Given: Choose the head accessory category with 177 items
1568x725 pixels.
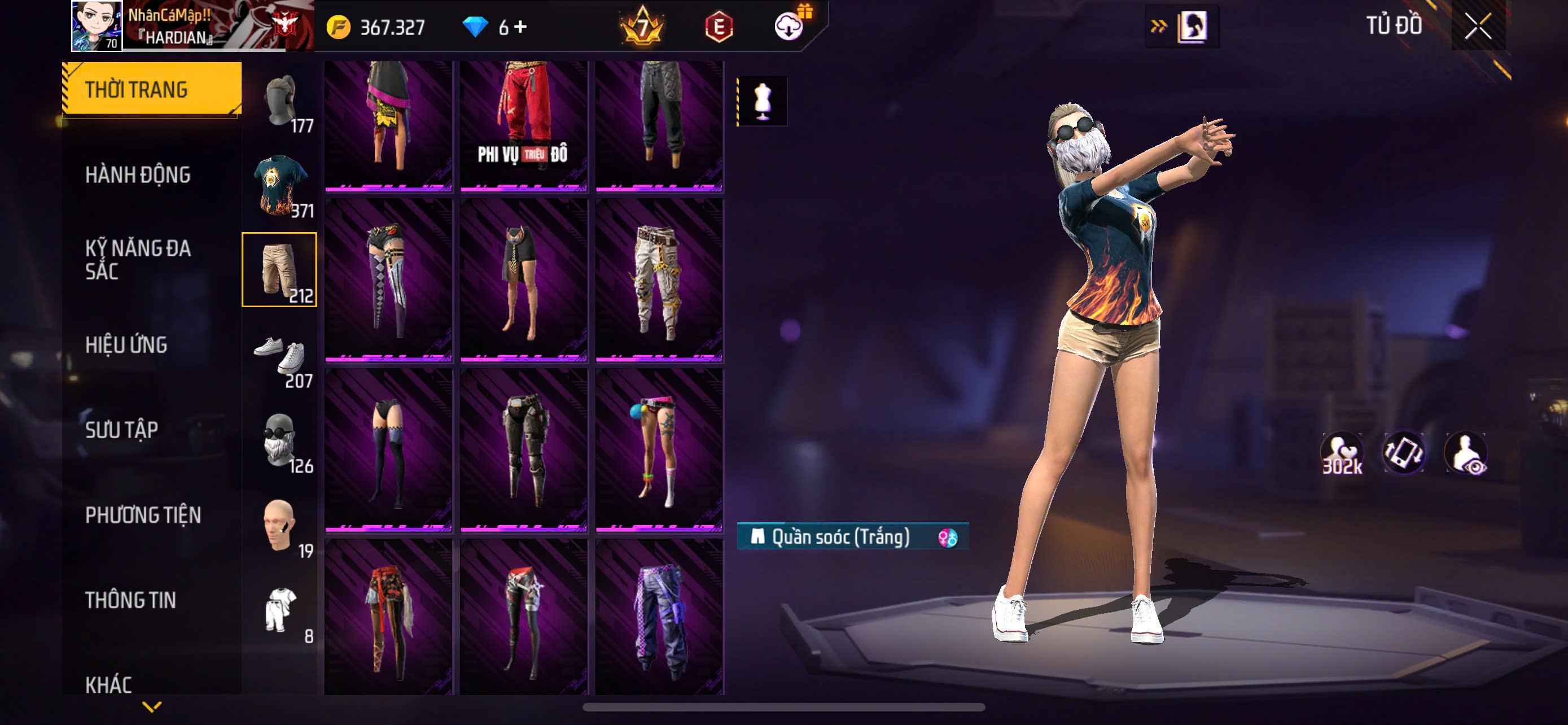Looking at the screenshot, I should 281,101.
